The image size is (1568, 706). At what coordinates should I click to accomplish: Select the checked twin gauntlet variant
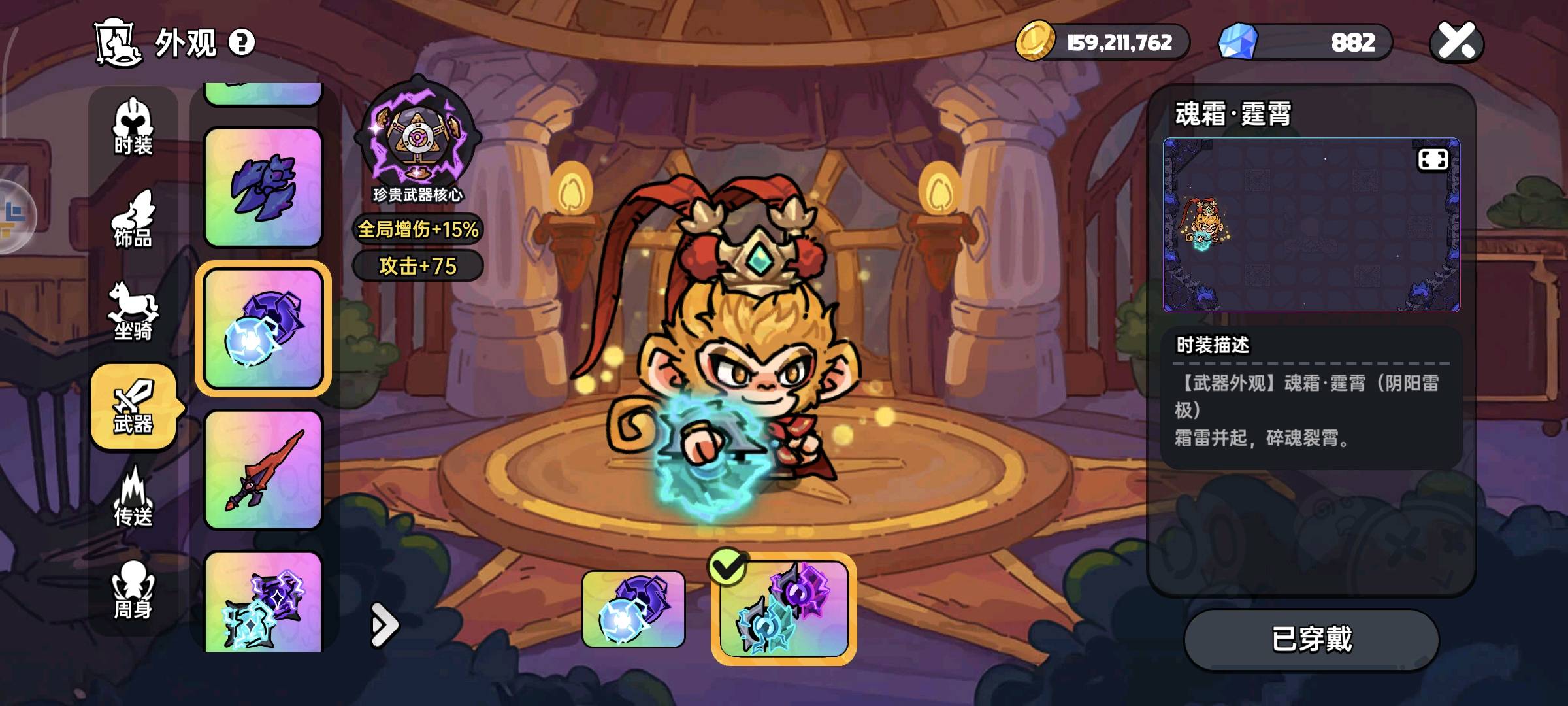tap(783, 609)
